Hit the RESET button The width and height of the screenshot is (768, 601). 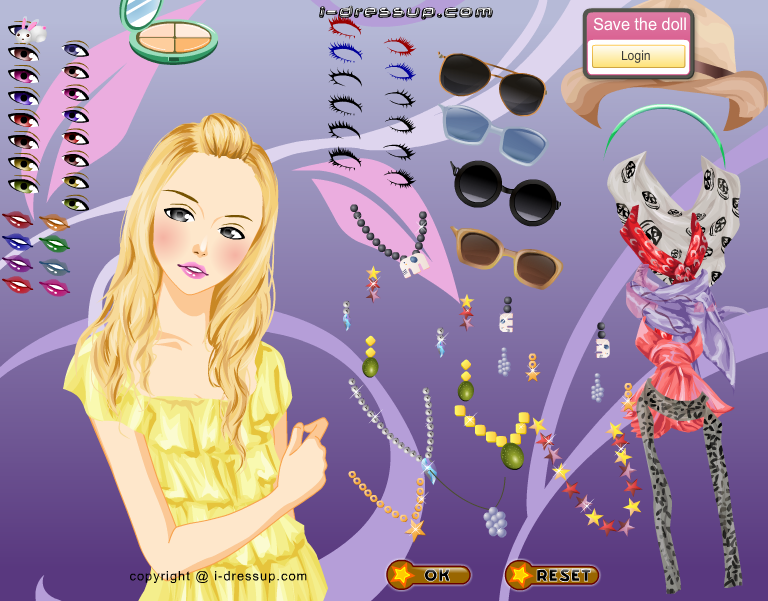pyautogui.click(x=552, y=575)
